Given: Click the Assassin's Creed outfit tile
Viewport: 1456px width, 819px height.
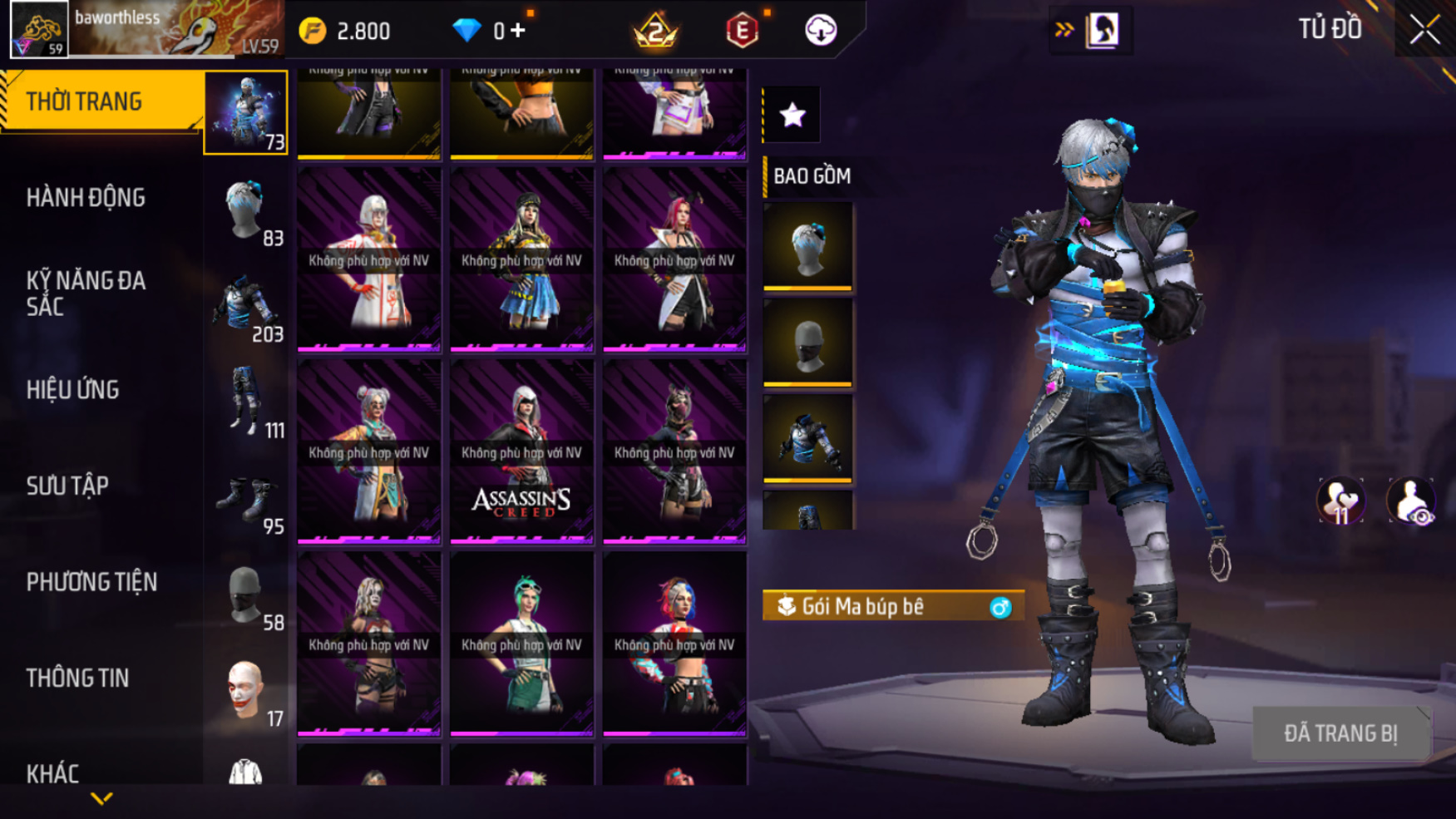Looking at the screenshot, I should [521, 451].
